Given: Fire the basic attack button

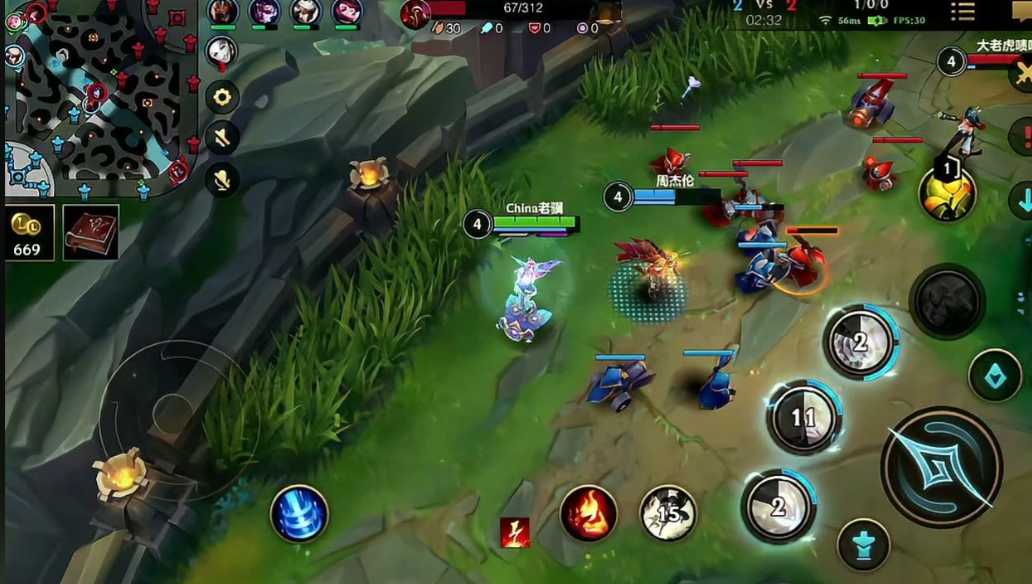Looking at the screenshot, I should [940, 466].
